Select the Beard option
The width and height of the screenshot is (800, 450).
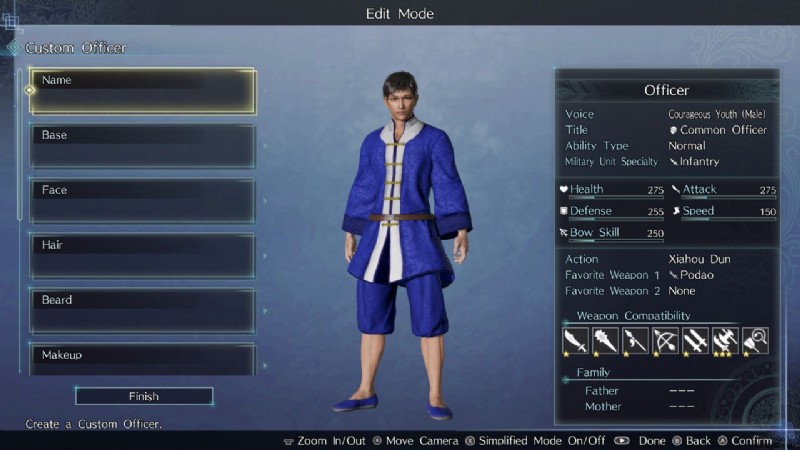pos(142,311)
